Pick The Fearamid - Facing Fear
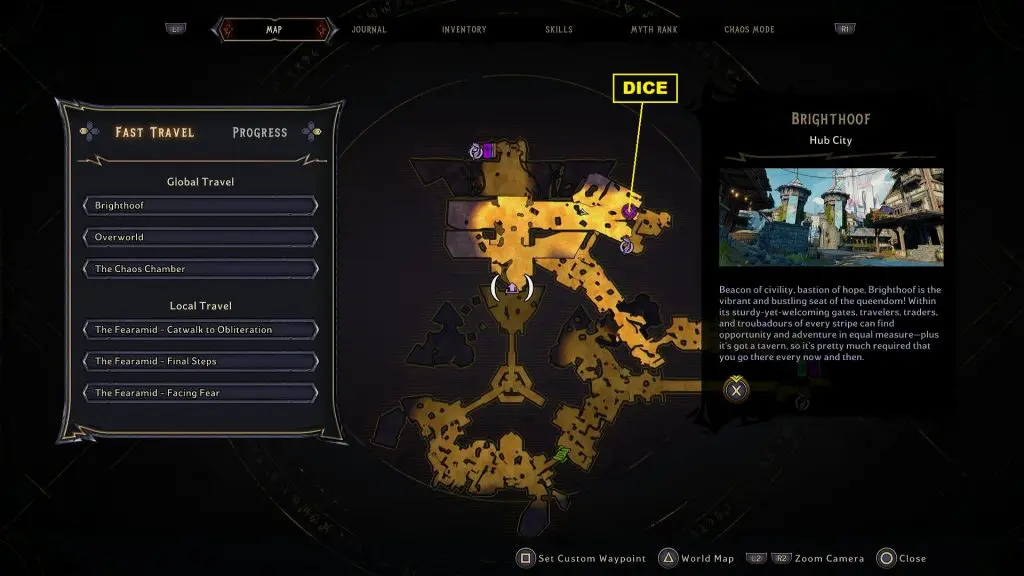This screenshot has height=576, width=1024. pyautogui.click(x=200, y=393)
